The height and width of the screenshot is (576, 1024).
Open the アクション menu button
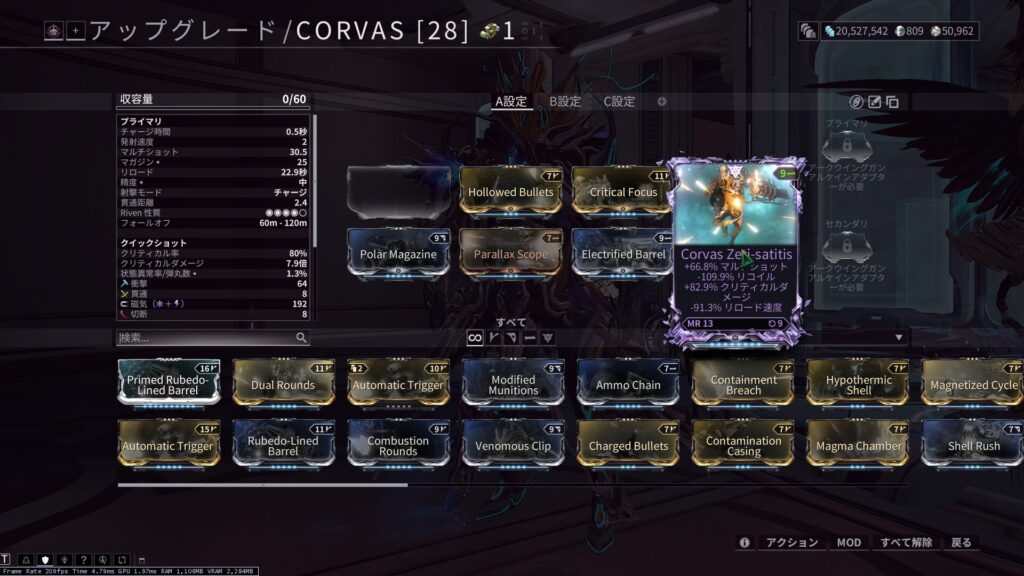[x=792, y=542]
